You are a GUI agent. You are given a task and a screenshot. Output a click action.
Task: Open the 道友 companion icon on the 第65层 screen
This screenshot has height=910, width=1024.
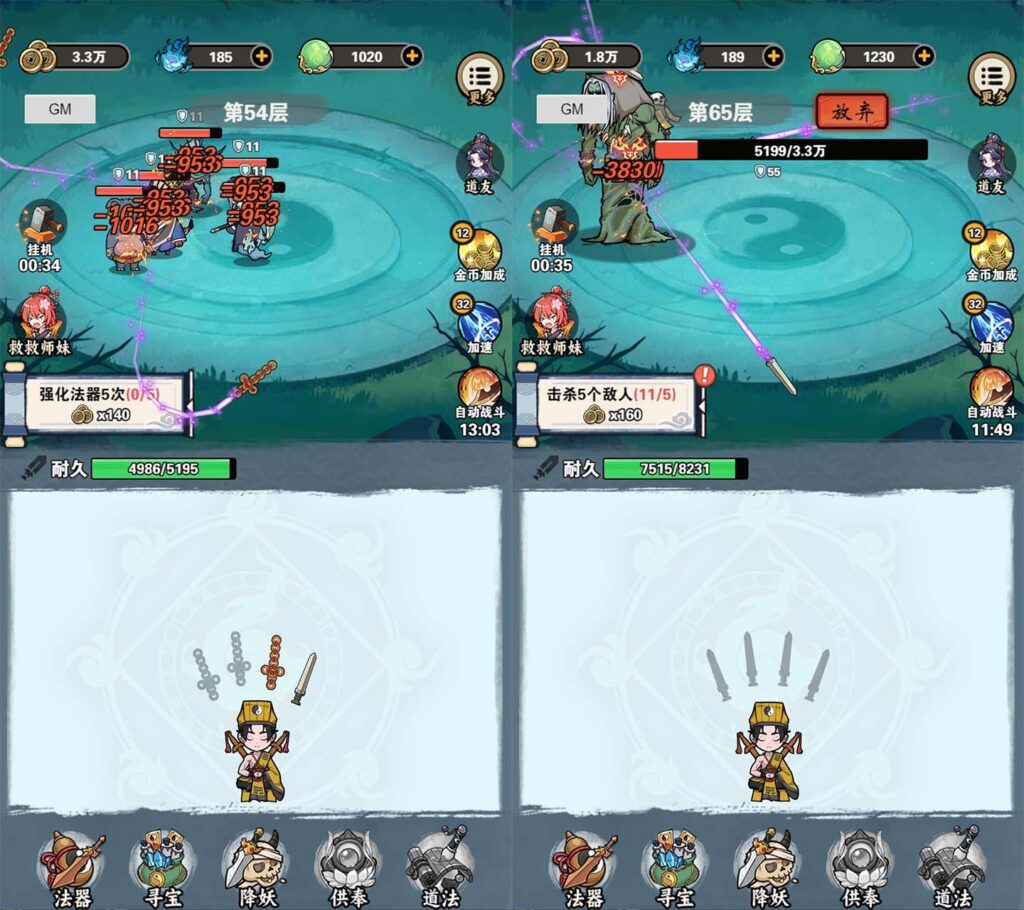pos(991,163)
